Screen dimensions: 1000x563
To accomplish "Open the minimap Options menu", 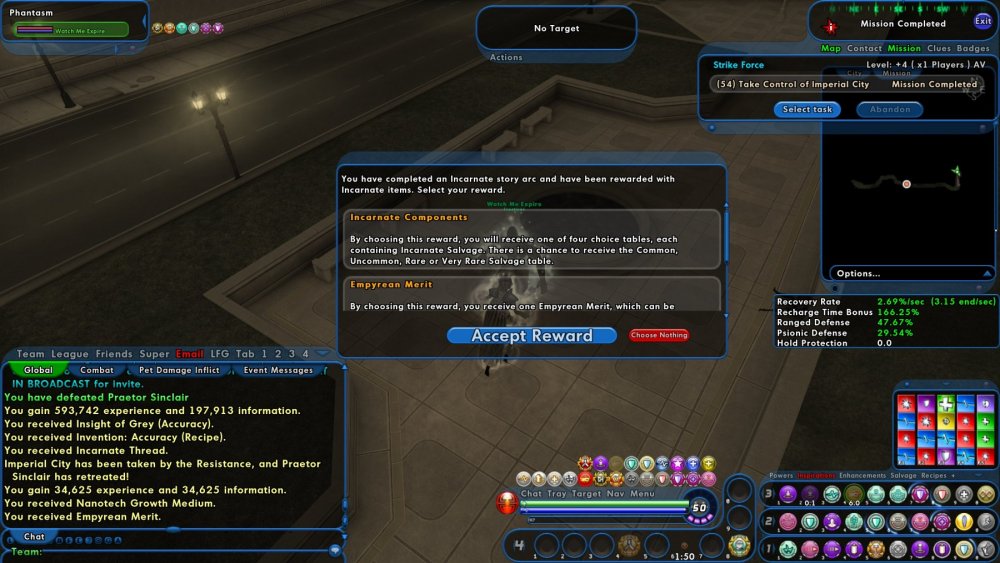I will (859, 273).
